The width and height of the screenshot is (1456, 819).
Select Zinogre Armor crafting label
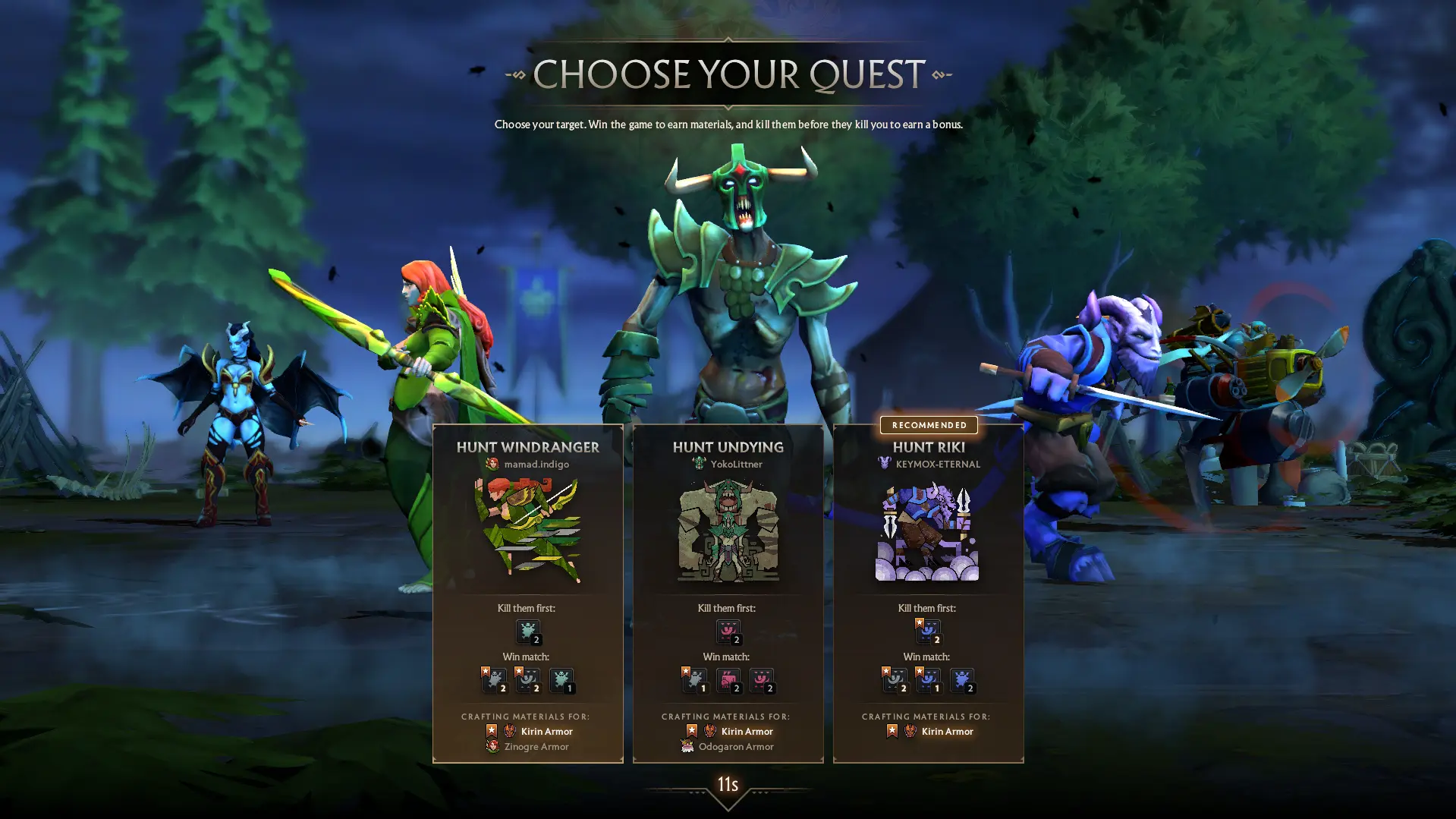point(536,747)
